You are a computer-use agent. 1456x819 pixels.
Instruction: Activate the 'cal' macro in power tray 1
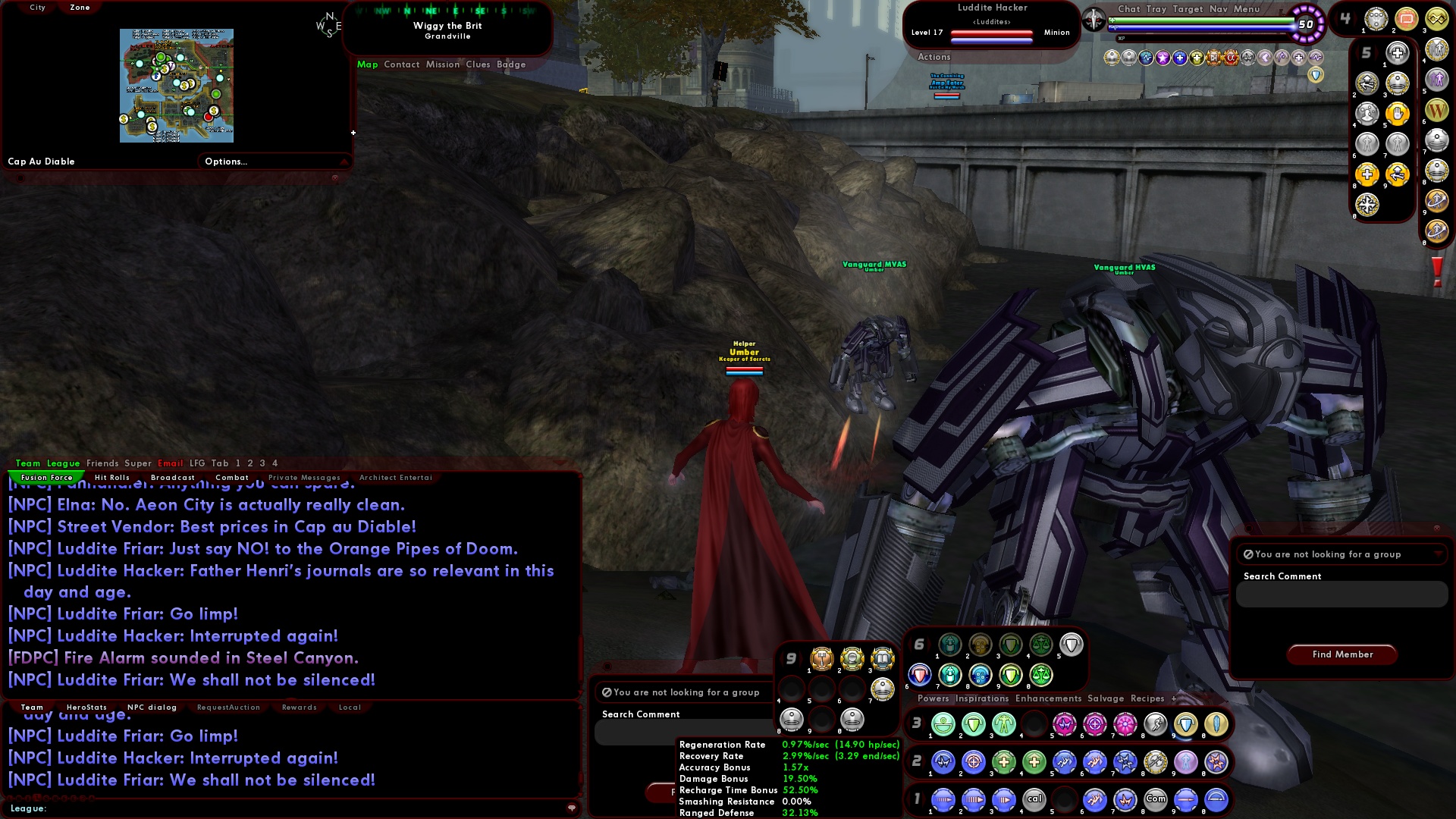coord(1034,799)
